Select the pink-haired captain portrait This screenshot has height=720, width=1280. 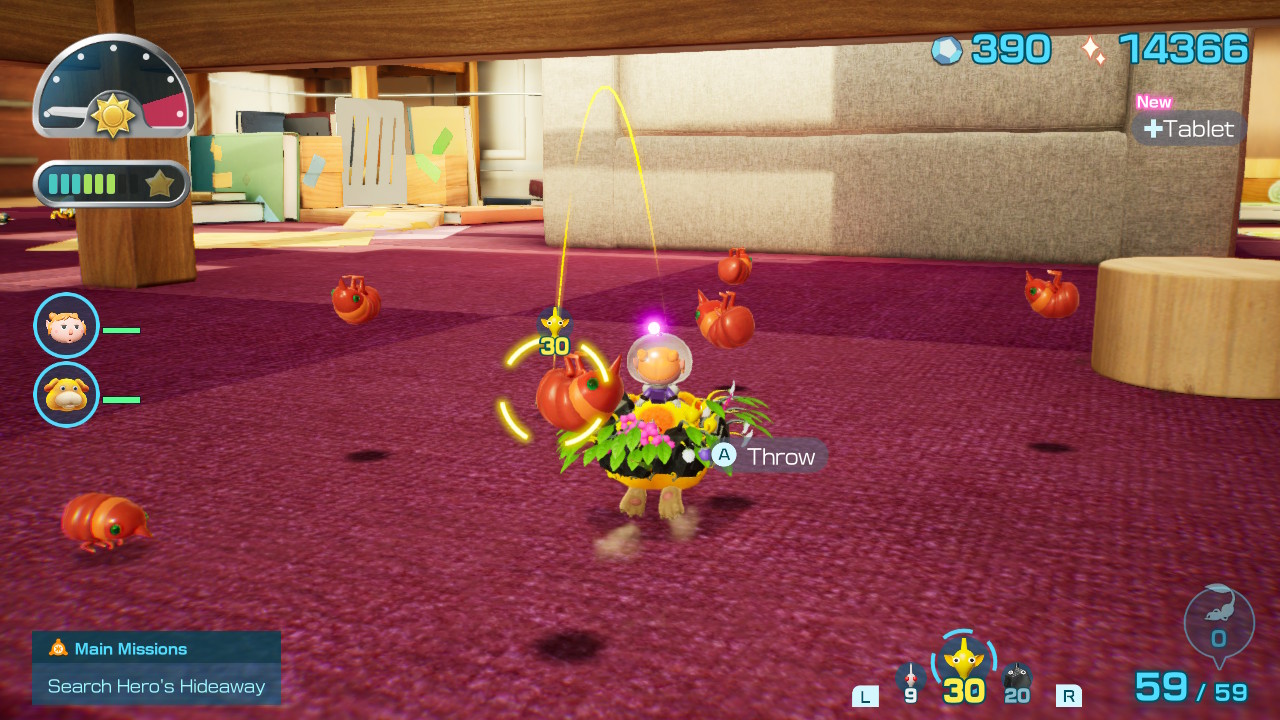(x=66, y=326)
